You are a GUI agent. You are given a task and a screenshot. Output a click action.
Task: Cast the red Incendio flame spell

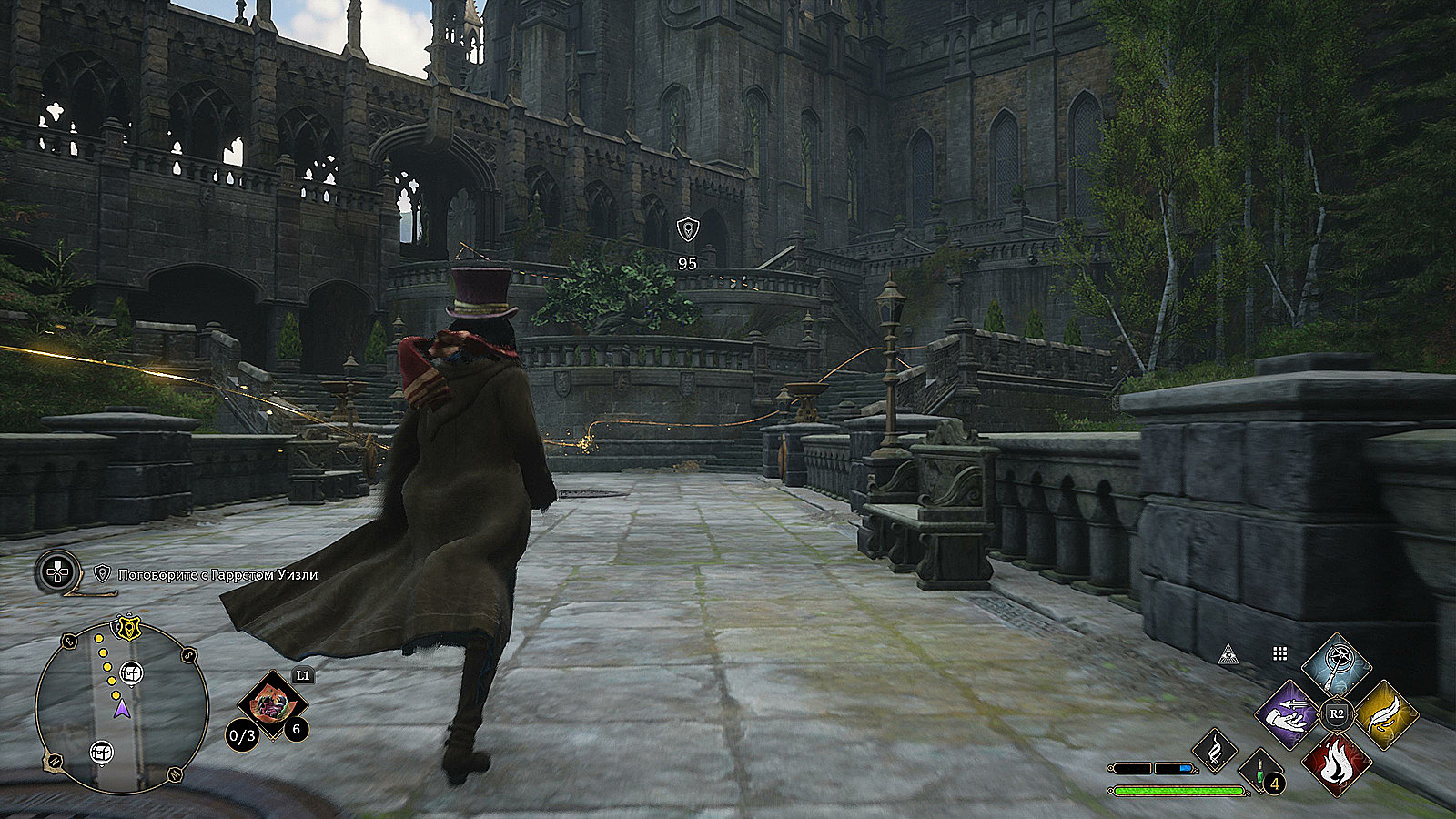pyautogui.click(x=1337, y=763)
